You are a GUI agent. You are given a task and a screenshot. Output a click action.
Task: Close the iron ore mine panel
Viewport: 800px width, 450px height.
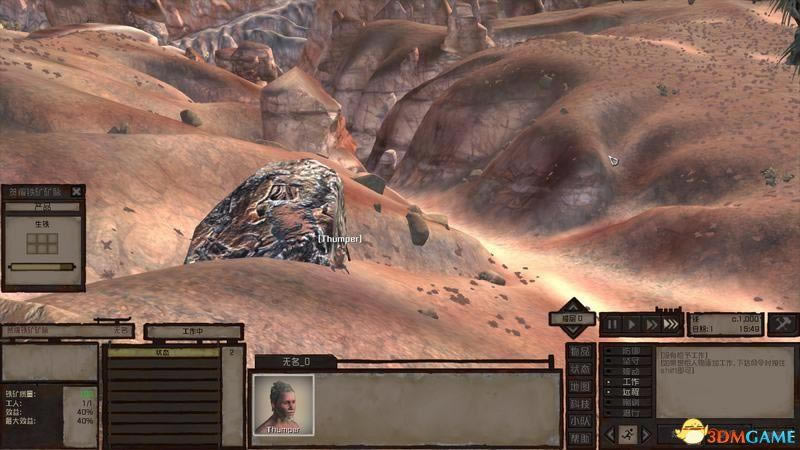click(77, 192)
